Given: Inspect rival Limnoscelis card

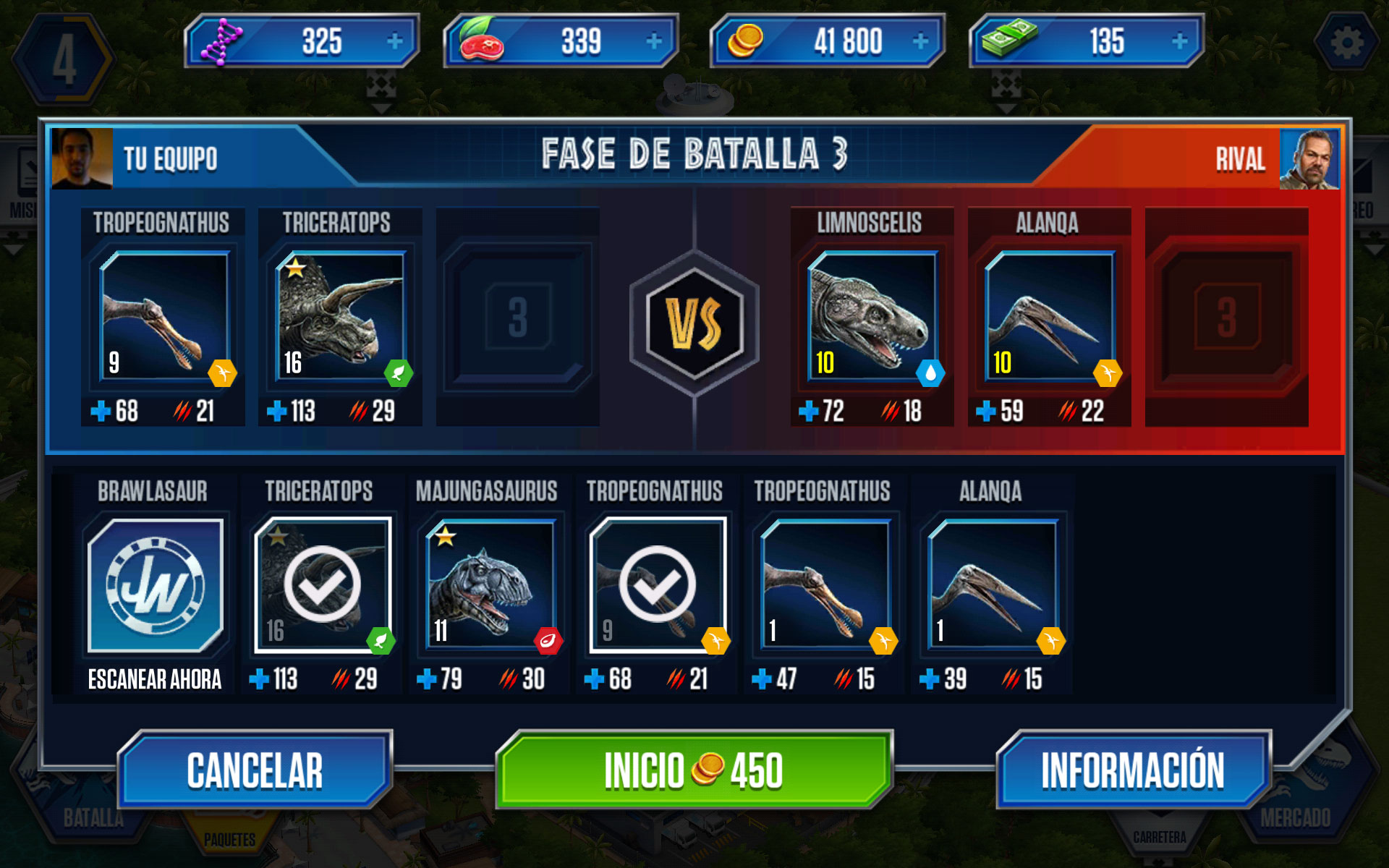Looking at the screenshot, I should point(872,316).
